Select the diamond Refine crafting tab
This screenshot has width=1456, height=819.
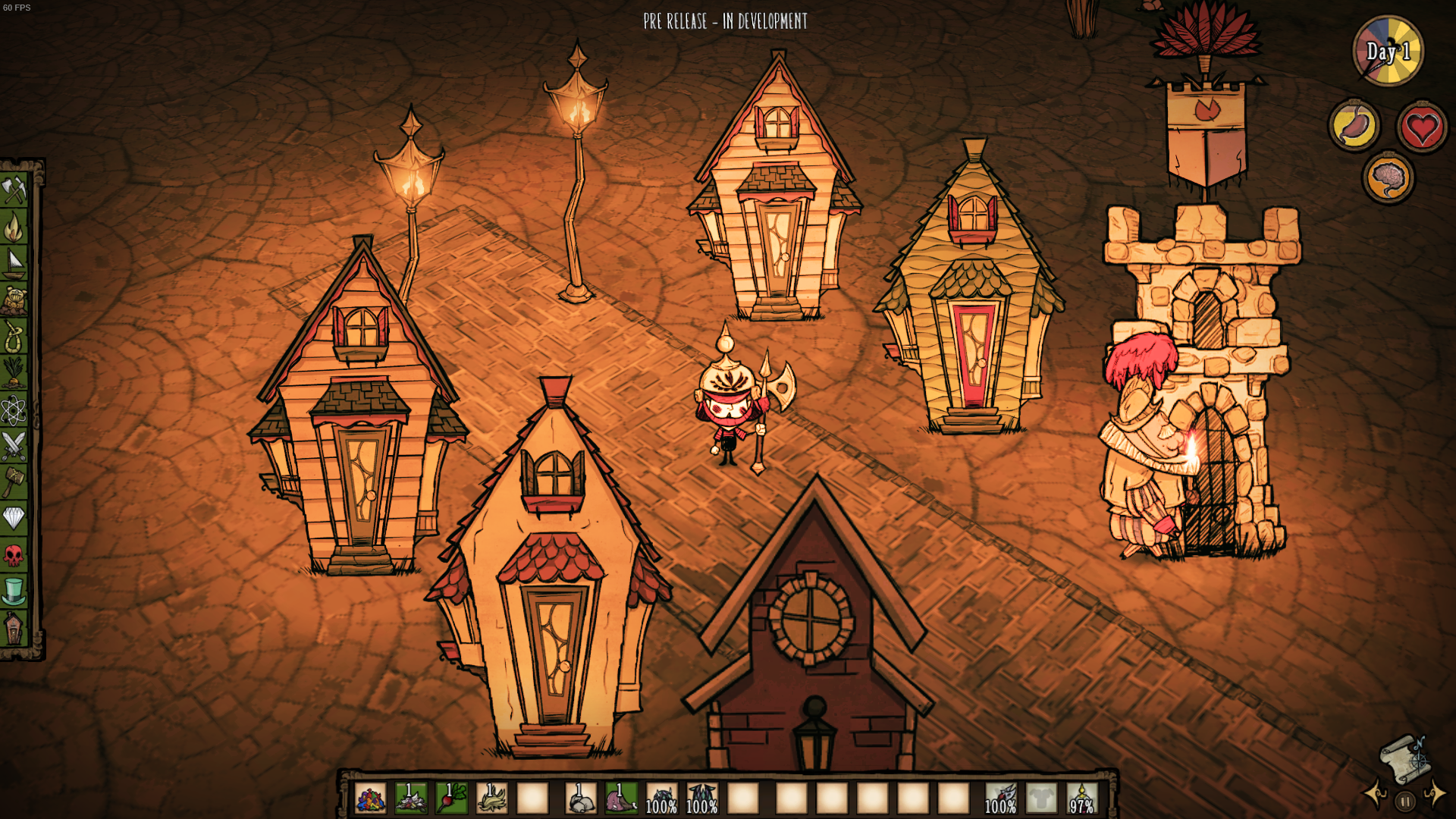[x=14, y=519]
